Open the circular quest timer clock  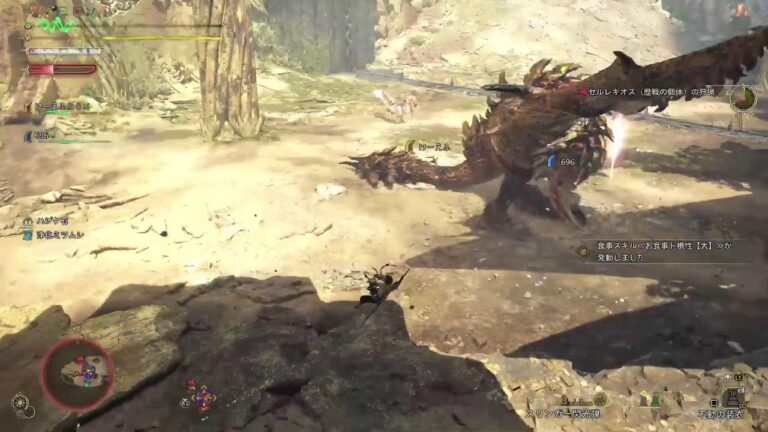743,98
